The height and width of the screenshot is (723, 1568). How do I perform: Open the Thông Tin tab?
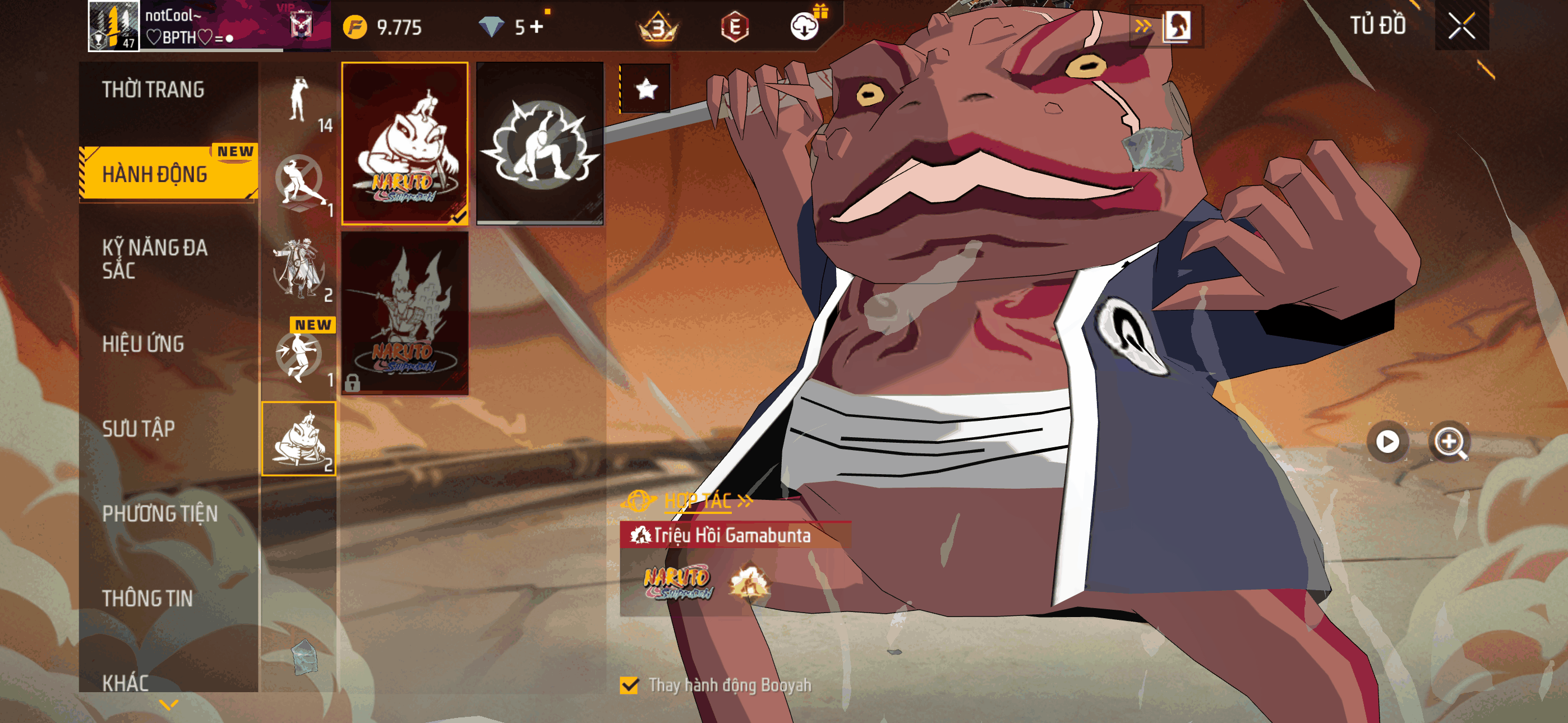coord(147,598)
